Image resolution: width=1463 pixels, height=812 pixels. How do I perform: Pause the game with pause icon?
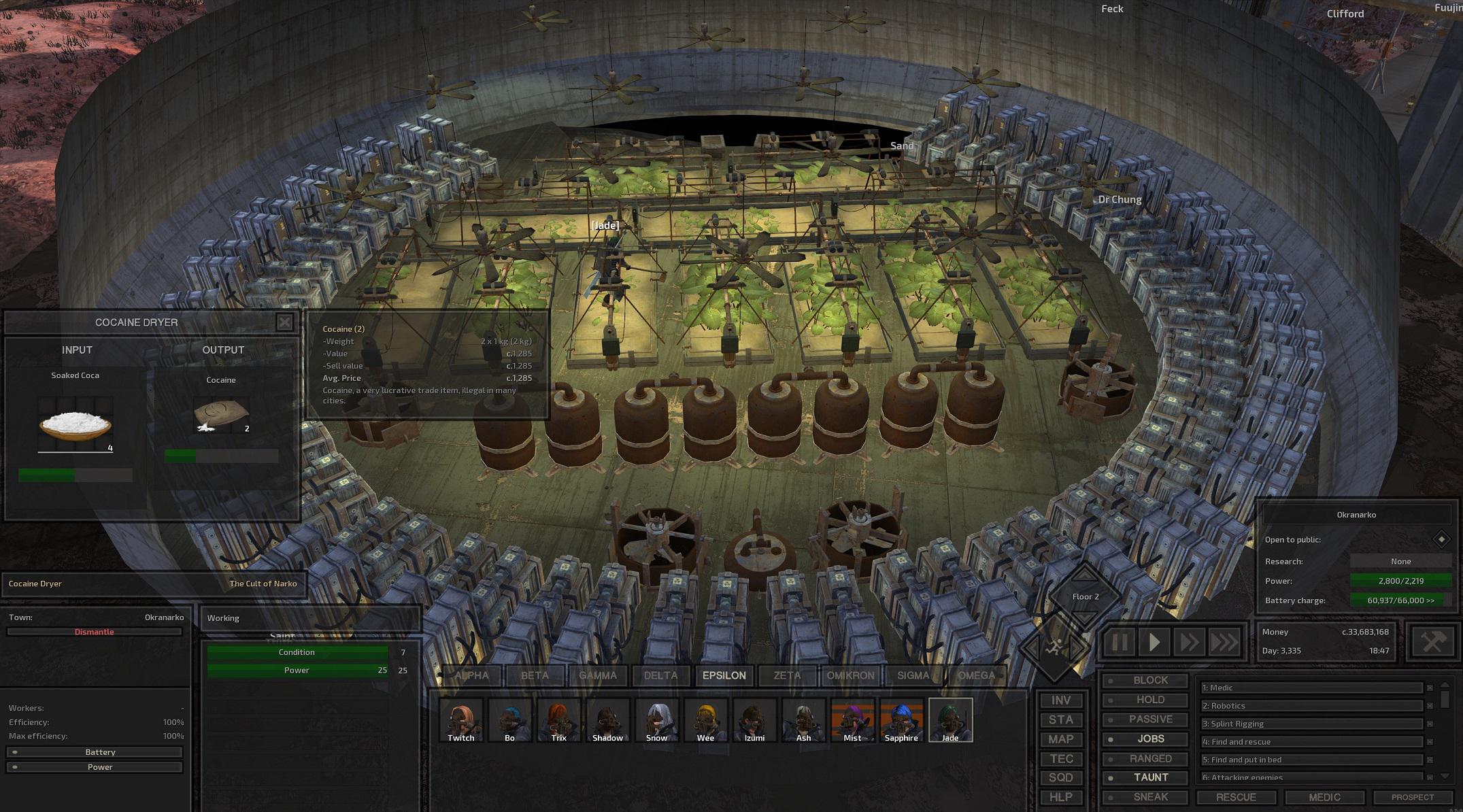(x=1119, y=641)
